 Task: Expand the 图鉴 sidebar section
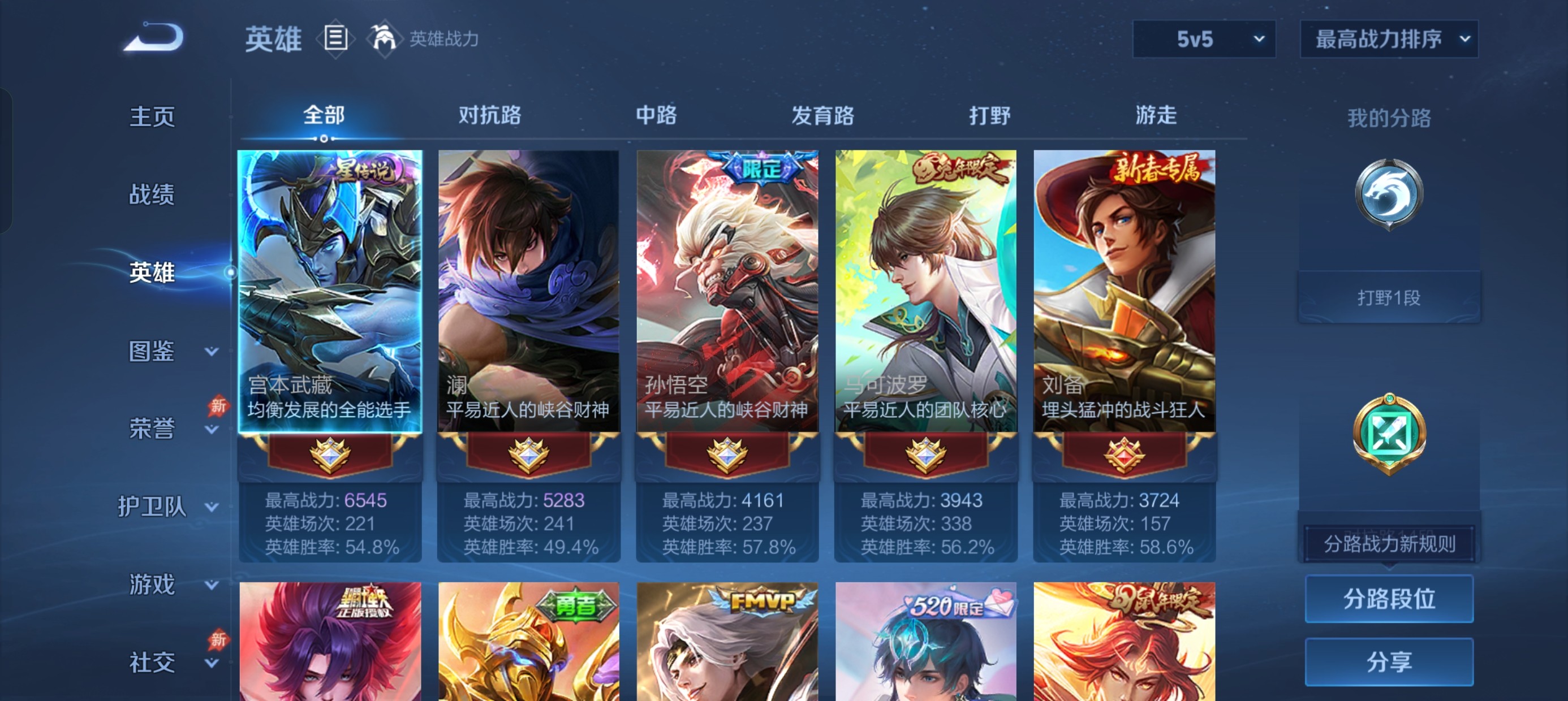153,350
